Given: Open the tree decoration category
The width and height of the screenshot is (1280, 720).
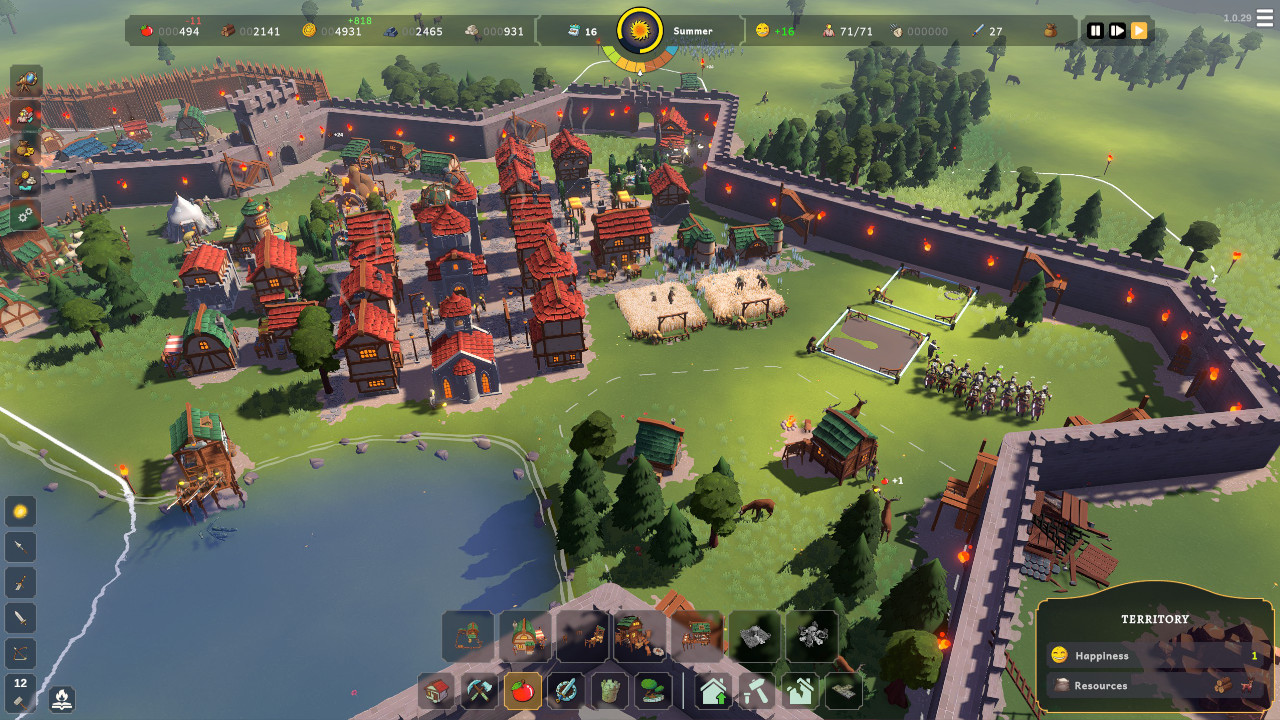Looking at the screenshot, I should point(652,691).
